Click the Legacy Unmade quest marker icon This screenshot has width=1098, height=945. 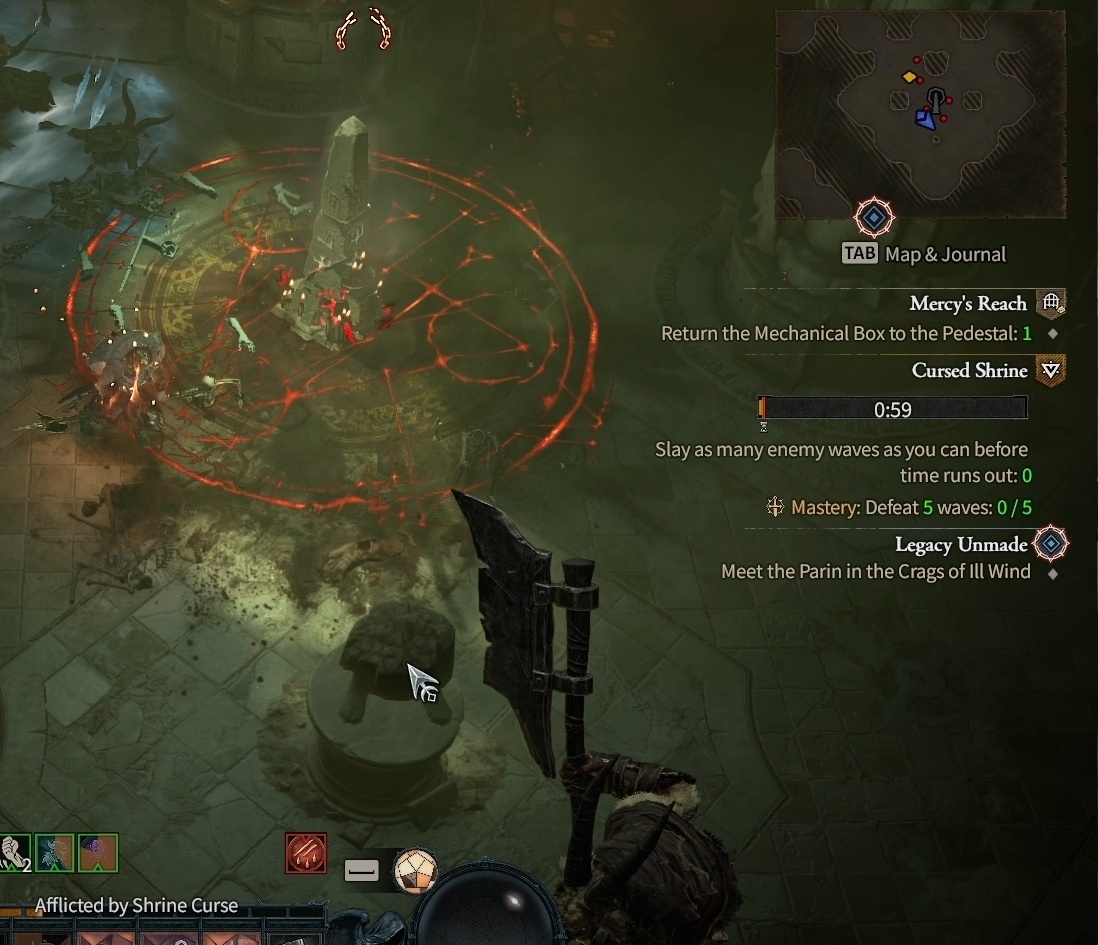[1051, 544]
